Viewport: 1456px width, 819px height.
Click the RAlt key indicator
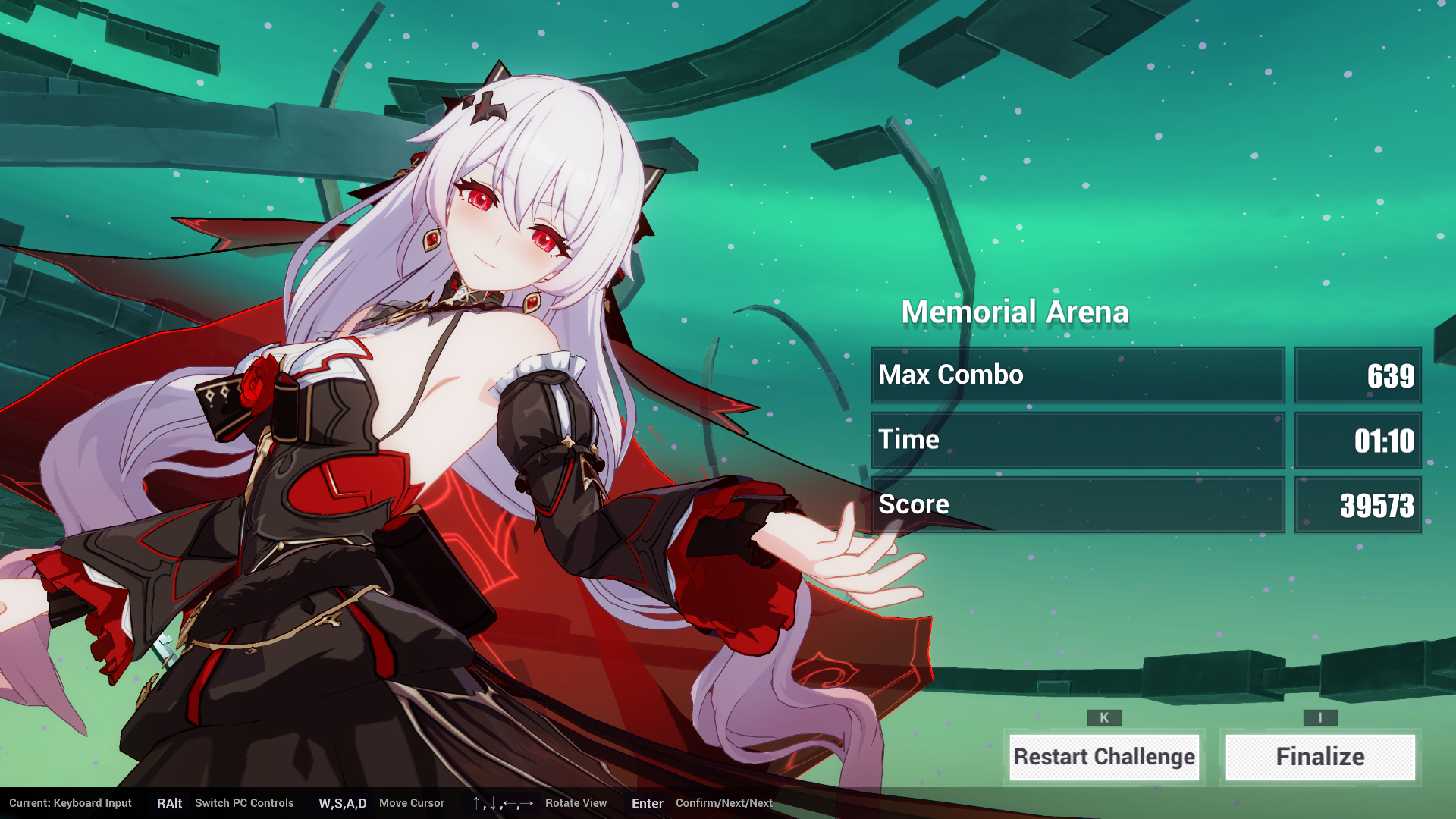170,803
